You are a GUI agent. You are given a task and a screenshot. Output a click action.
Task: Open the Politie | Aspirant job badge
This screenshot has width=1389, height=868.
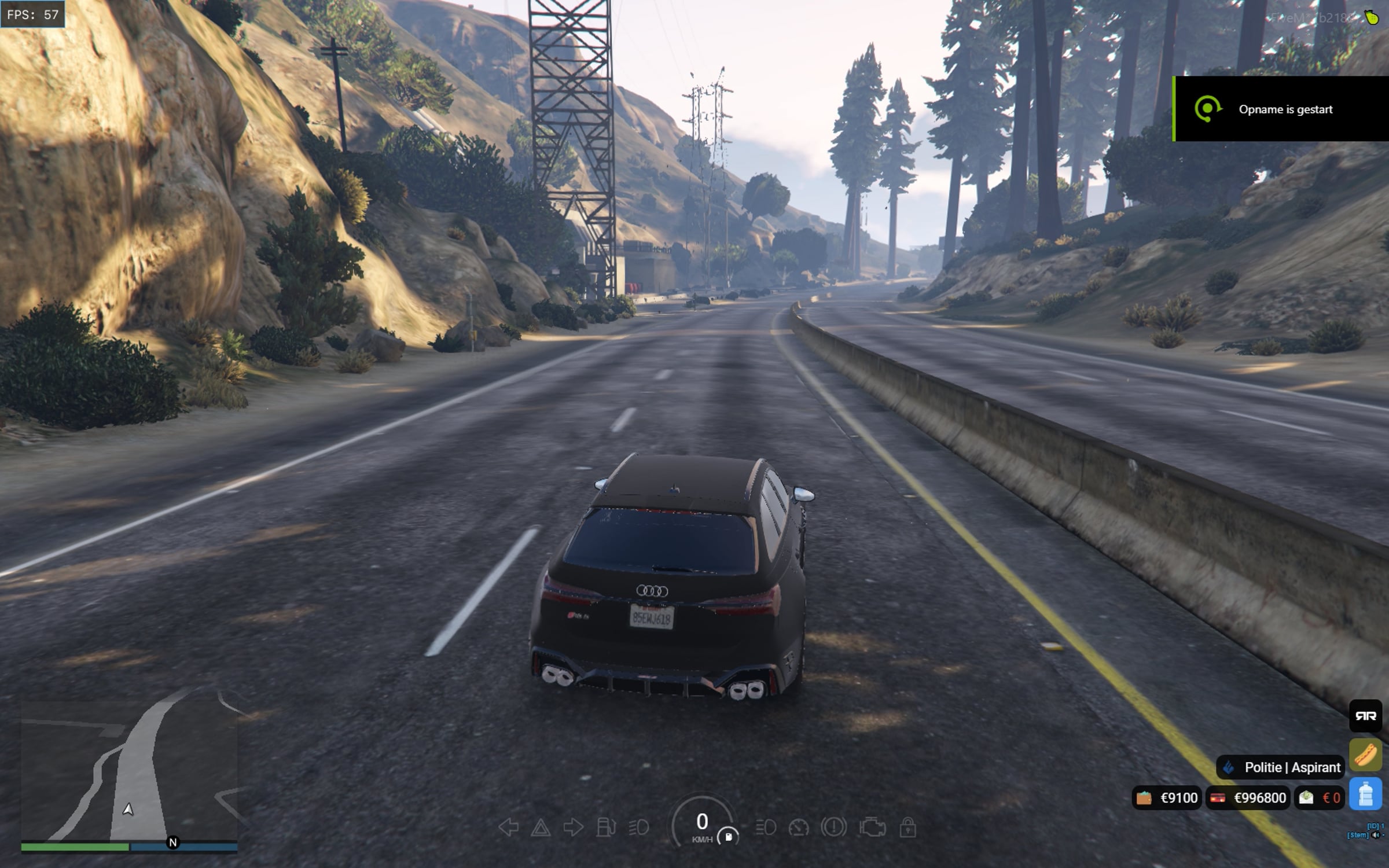1280,767
